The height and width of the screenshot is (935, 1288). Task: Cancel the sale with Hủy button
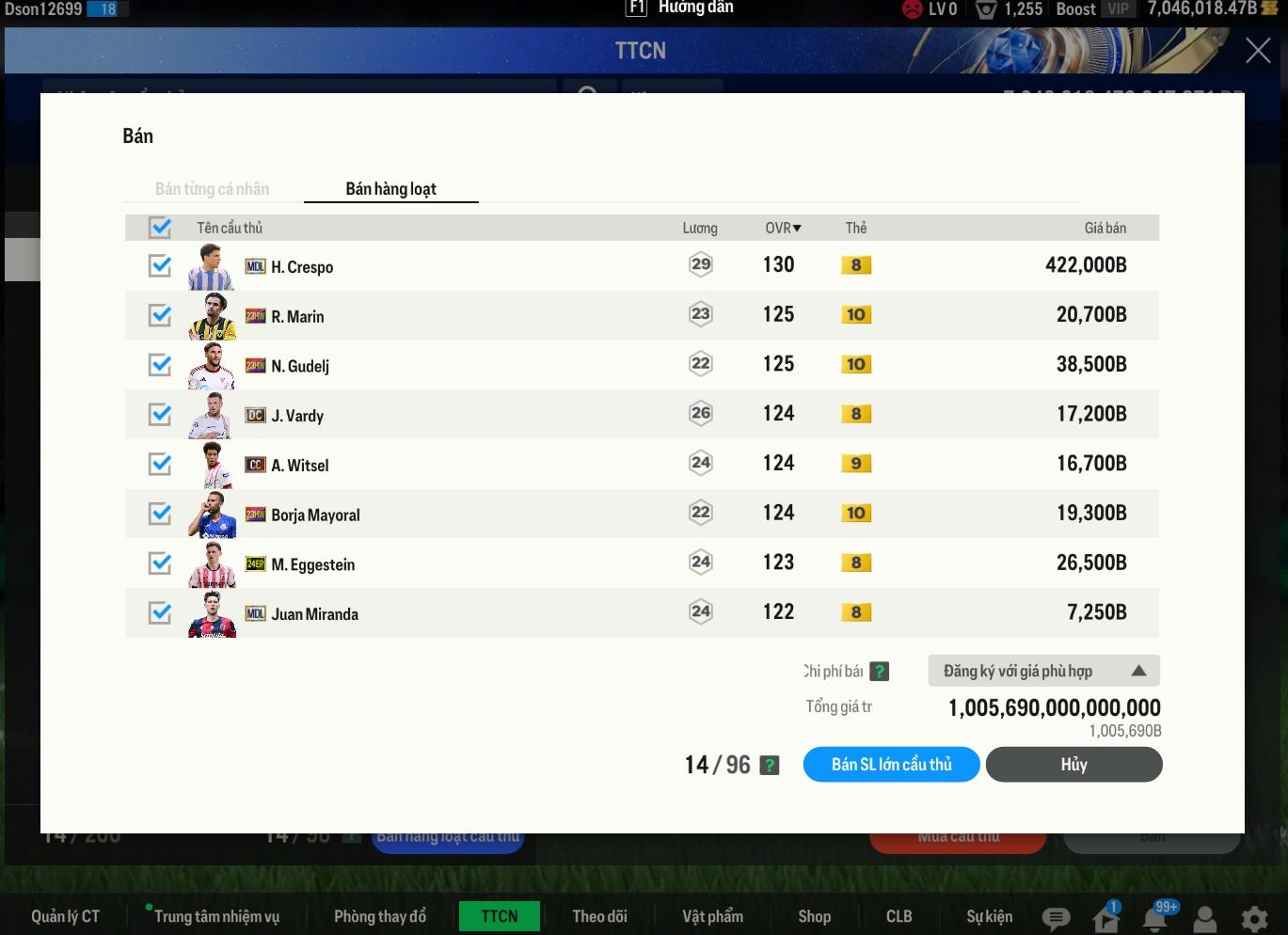(1073, 765)
